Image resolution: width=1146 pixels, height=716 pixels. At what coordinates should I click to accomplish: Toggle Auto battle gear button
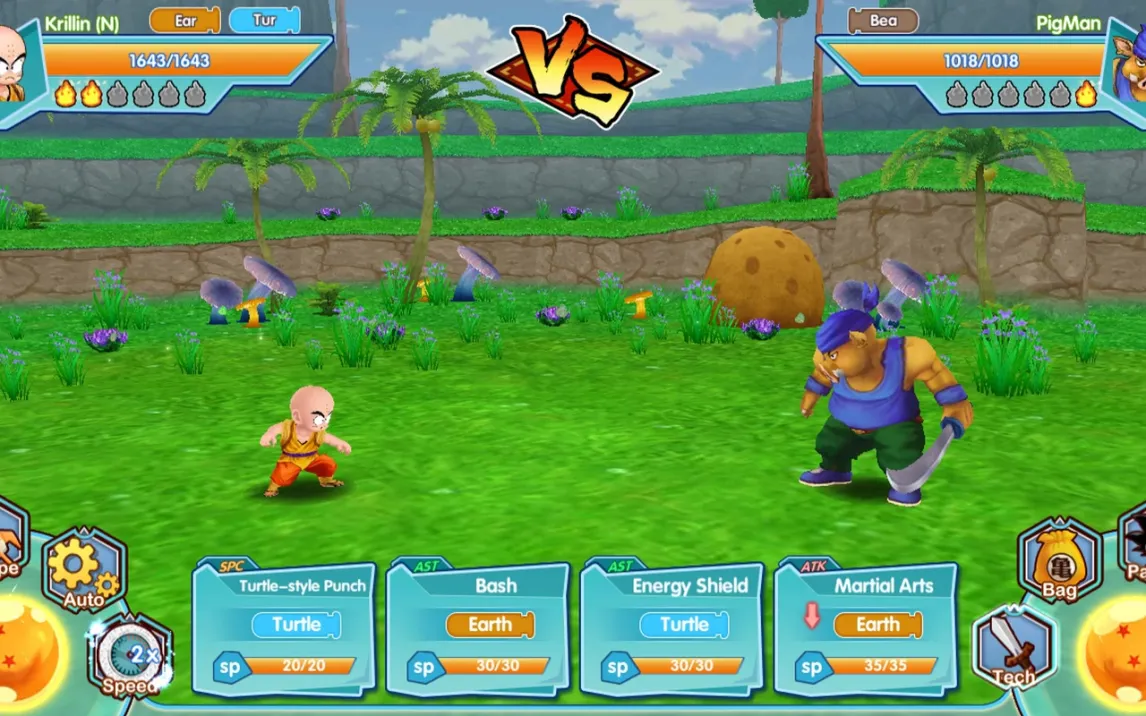tap(84, 570)
